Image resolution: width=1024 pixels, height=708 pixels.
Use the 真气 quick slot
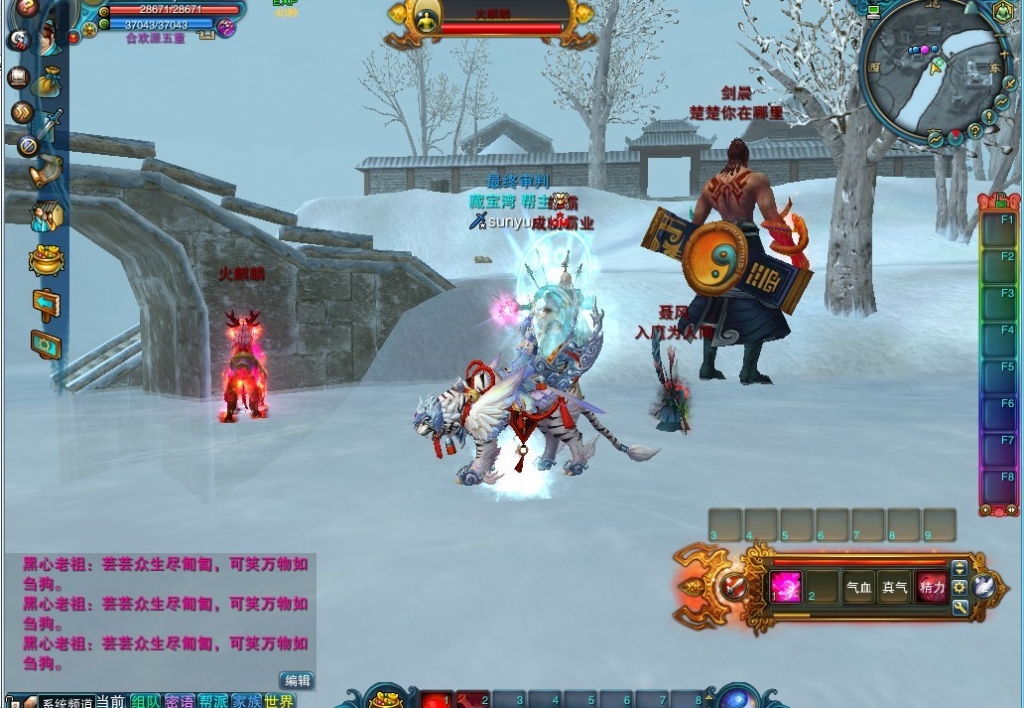[895, 588]
